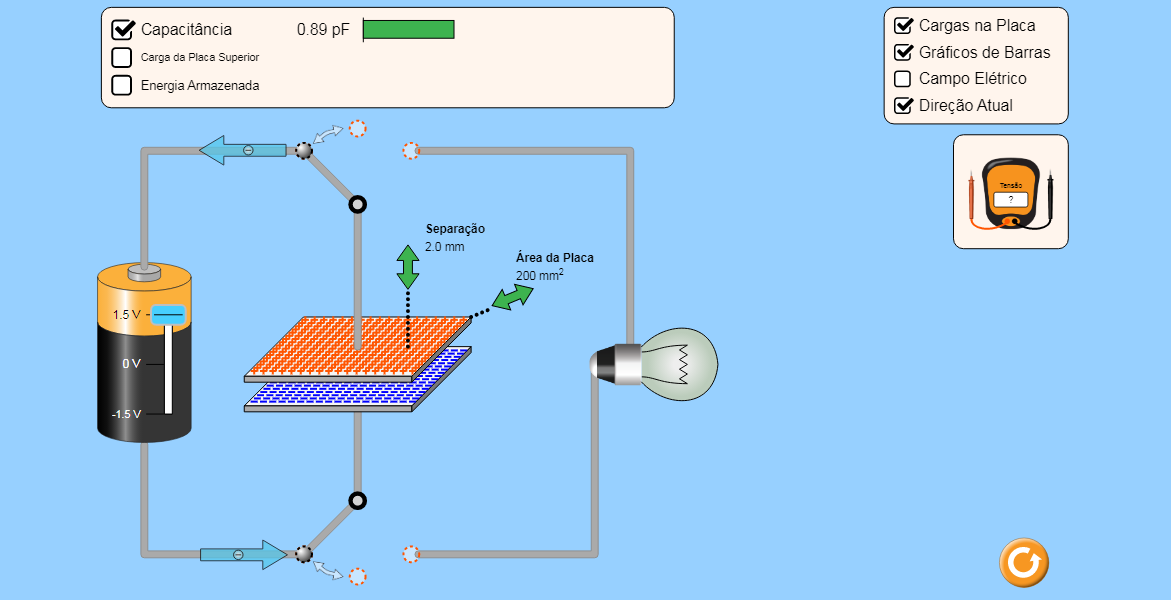Click the green Área da Placa arrow handle
This screenshot has height=600, width=1171.
coord(513,297)
